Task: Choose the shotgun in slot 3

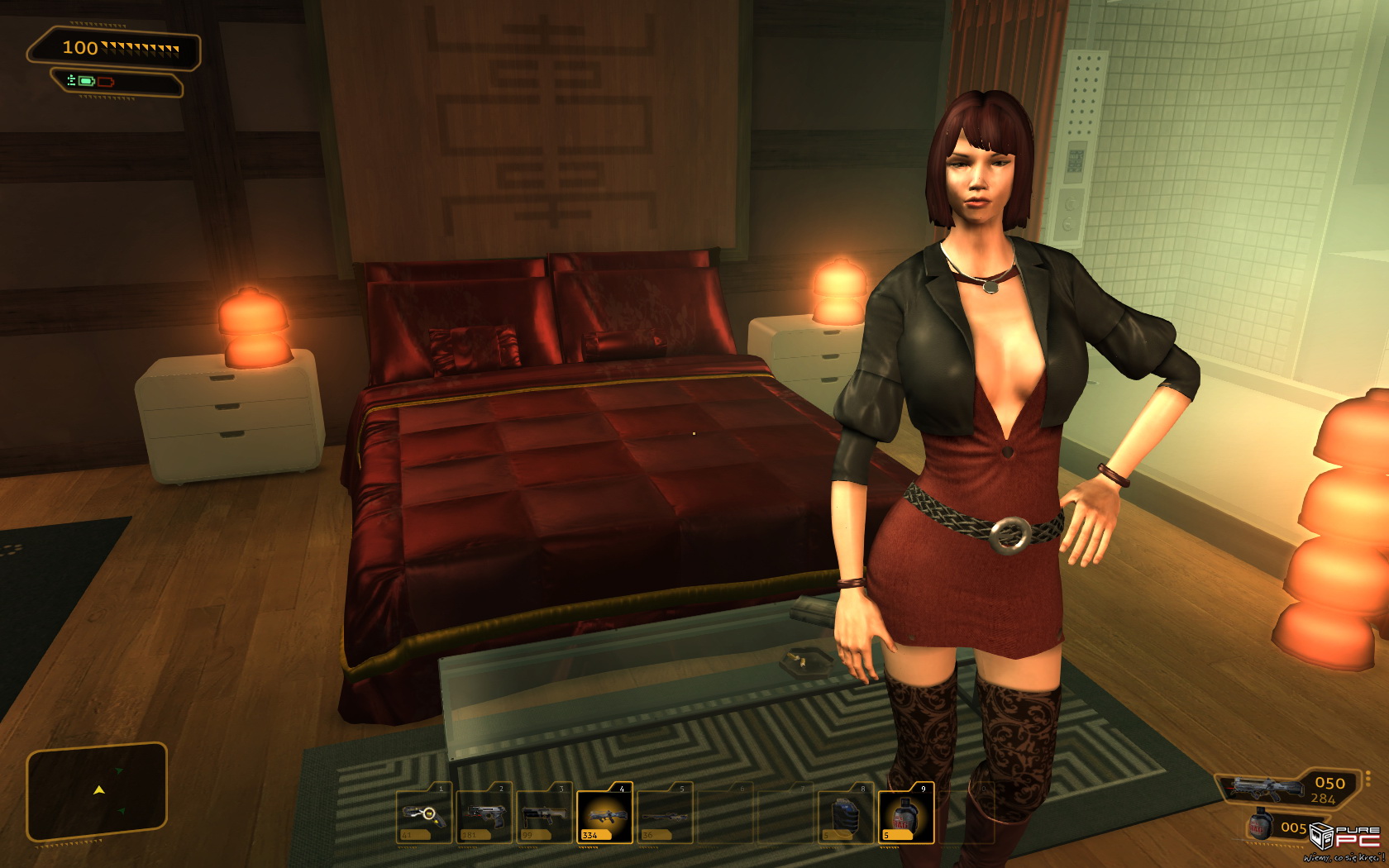Action: click(x=545, y=815)
